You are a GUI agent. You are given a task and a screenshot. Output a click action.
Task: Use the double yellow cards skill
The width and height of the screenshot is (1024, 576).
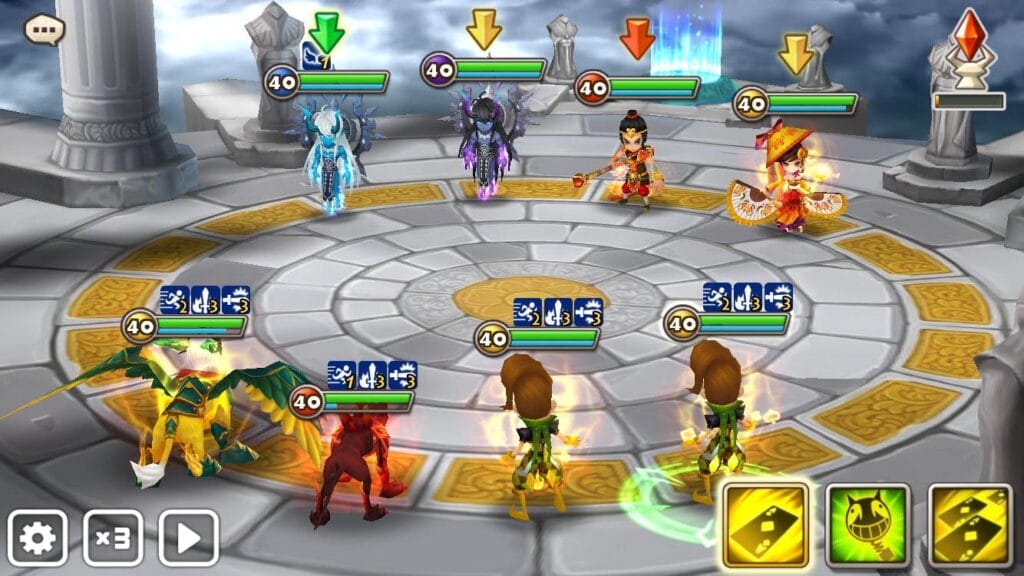pos(970,526)
